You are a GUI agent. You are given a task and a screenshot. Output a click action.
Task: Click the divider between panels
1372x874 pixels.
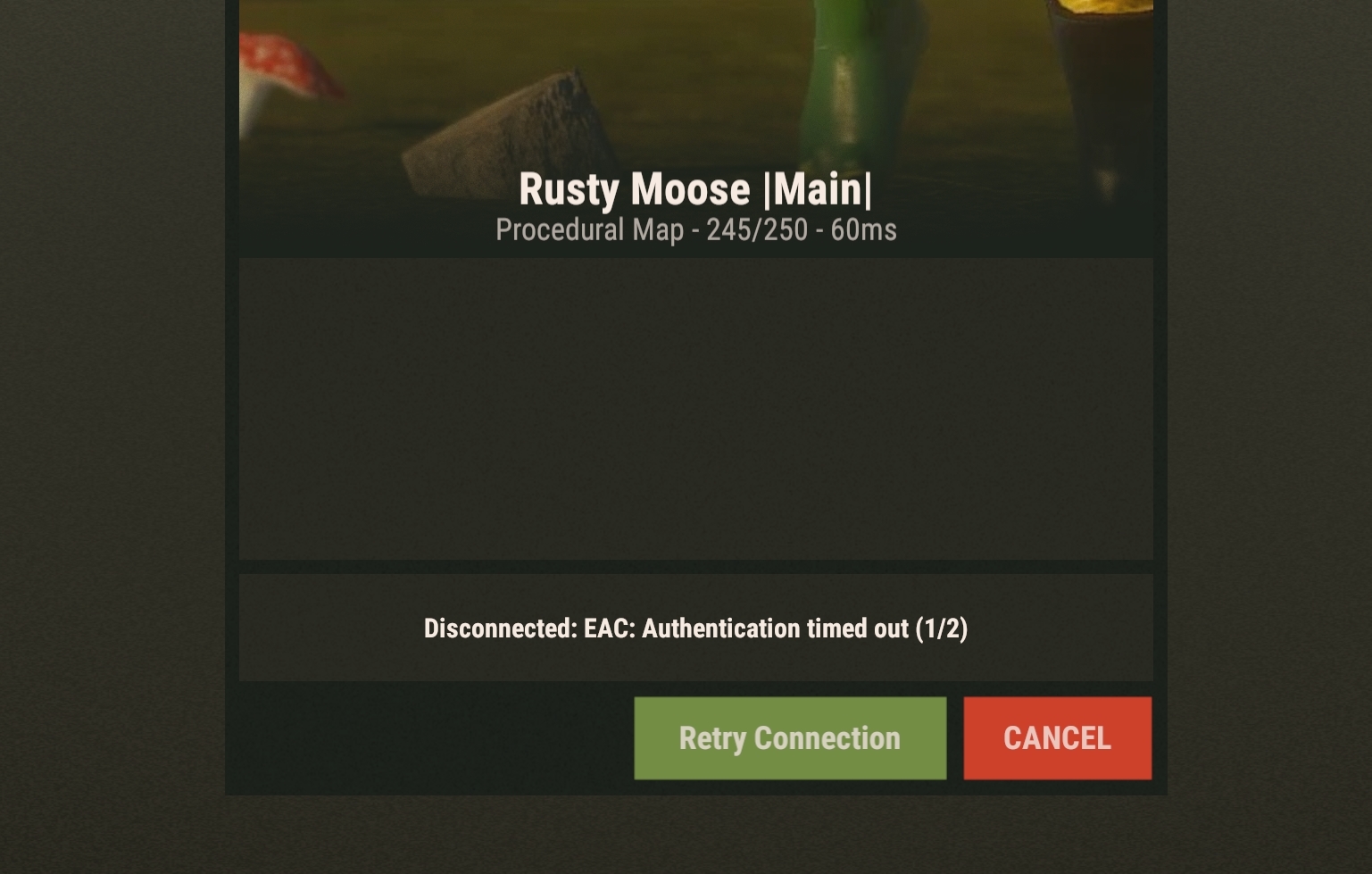coord(696,567)
